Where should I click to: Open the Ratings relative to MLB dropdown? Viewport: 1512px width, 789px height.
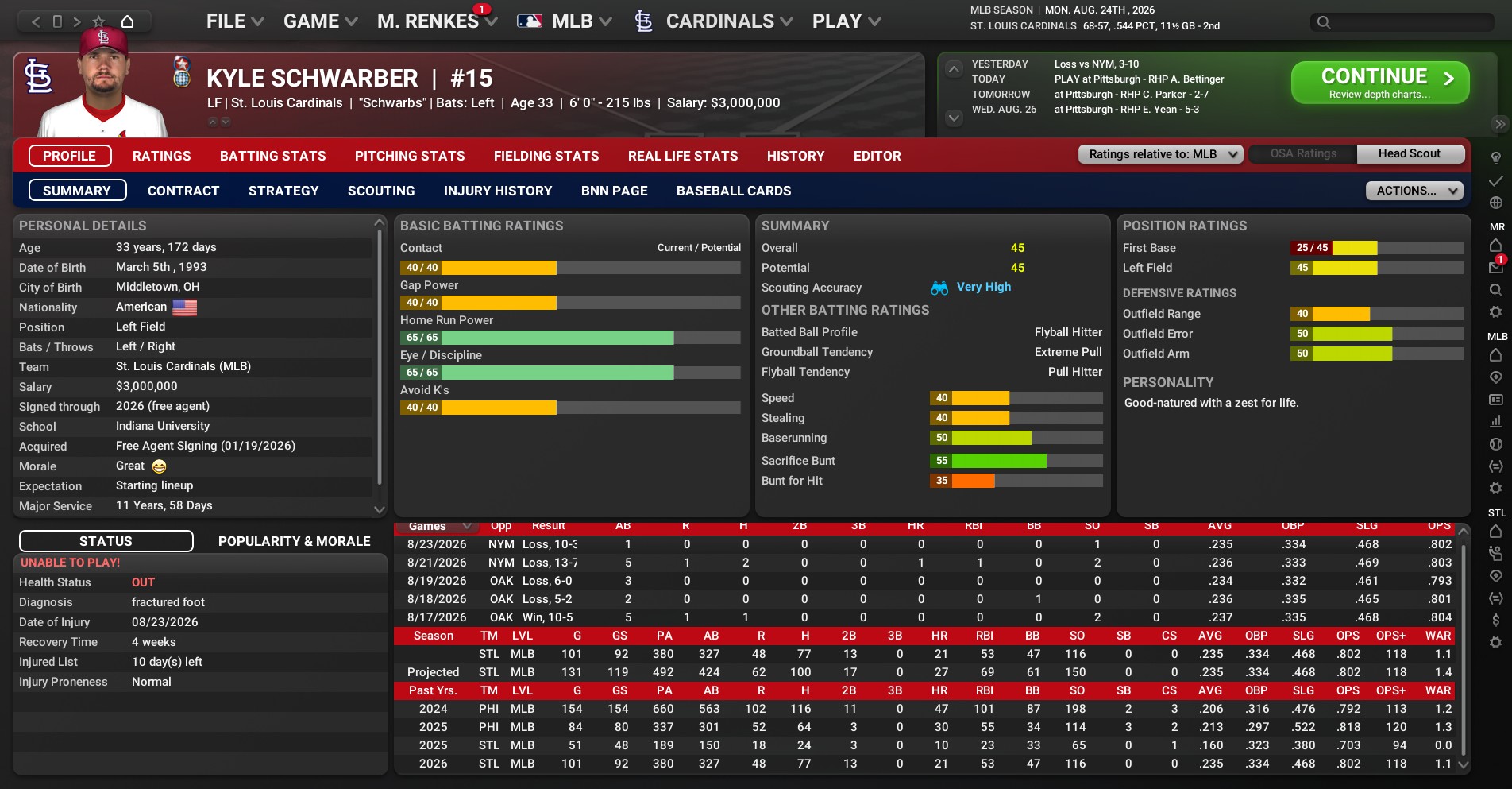point(1160,154)
